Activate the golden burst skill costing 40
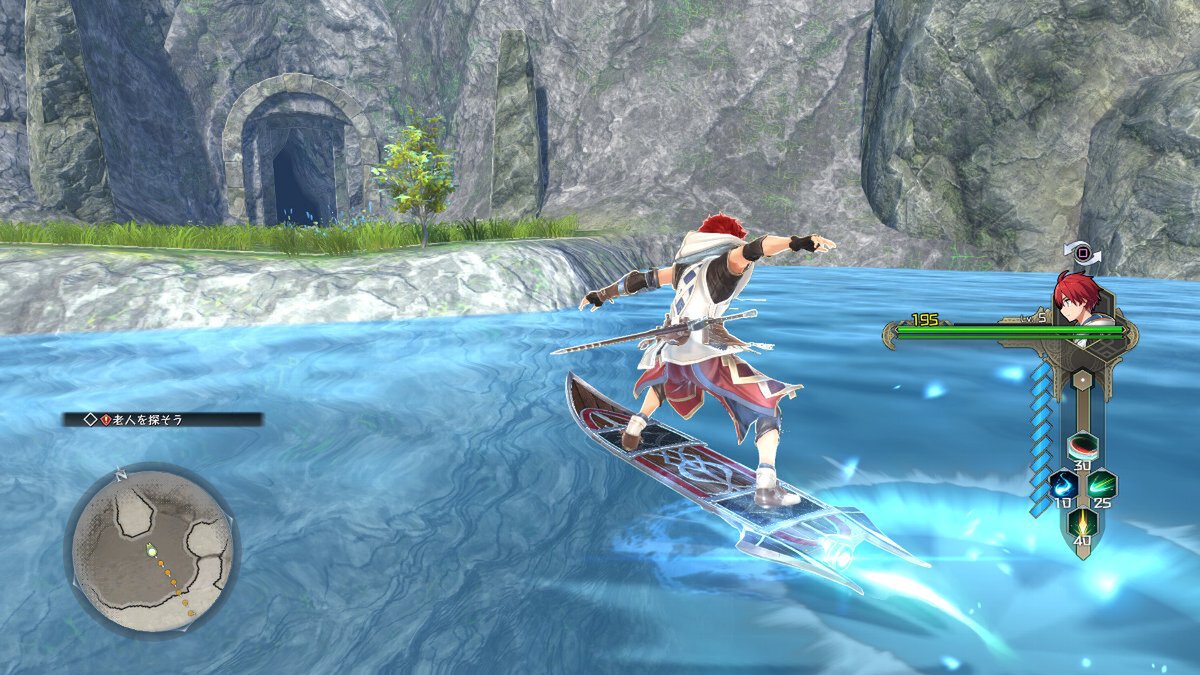This screenshot has height=675, width=1200. tap(1081, 523)
